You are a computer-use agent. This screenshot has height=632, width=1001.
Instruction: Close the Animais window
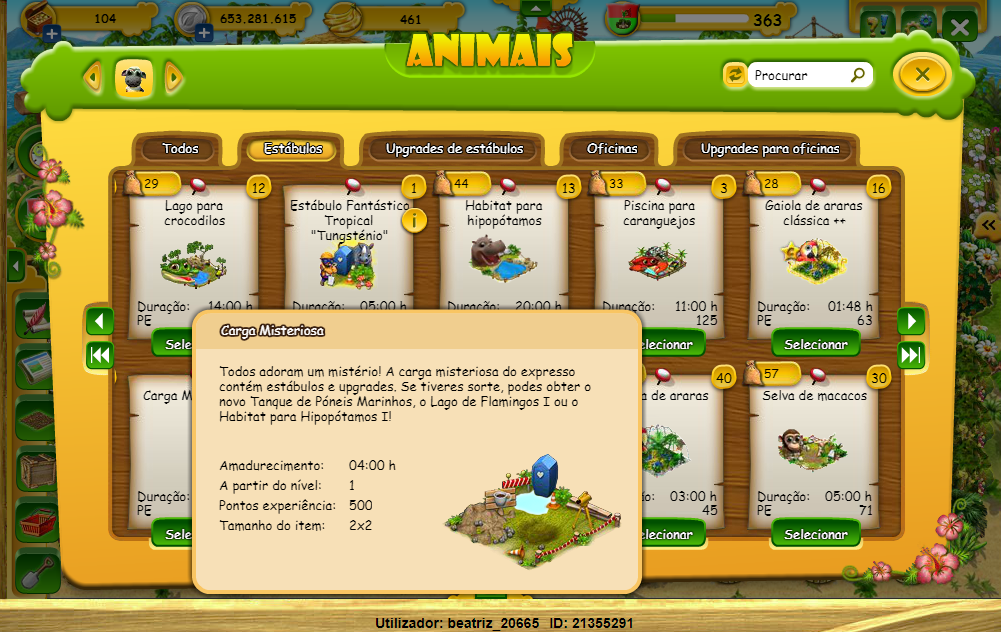922,74
